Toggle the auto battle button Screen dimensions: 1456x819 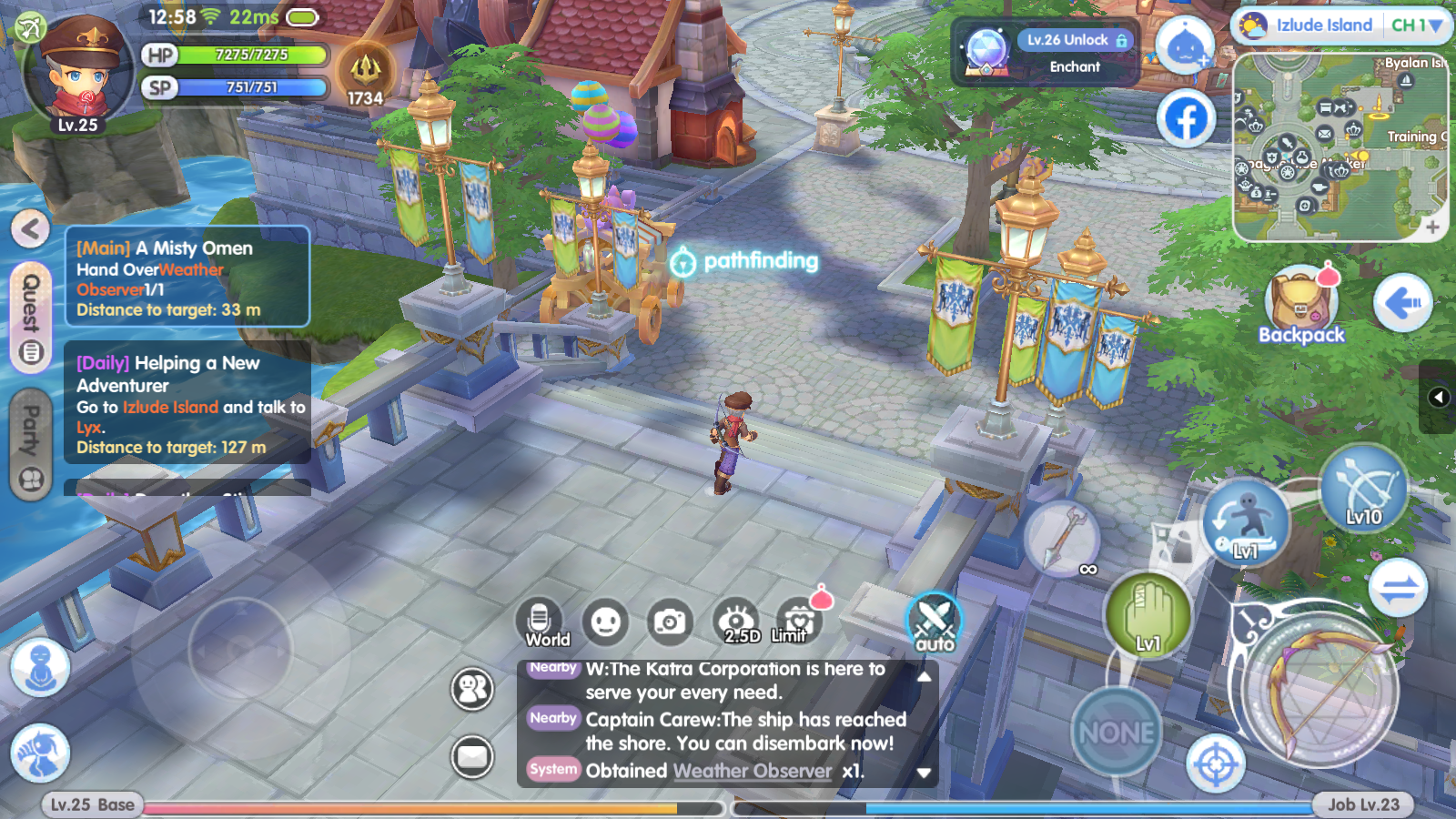point(934,623)
